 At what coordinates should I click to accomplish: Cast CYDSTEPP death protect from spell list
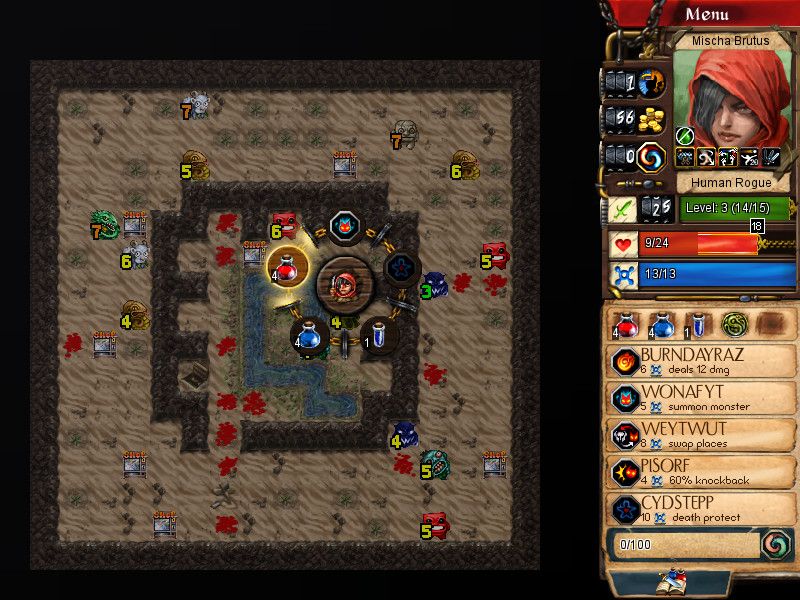[703, 508]
